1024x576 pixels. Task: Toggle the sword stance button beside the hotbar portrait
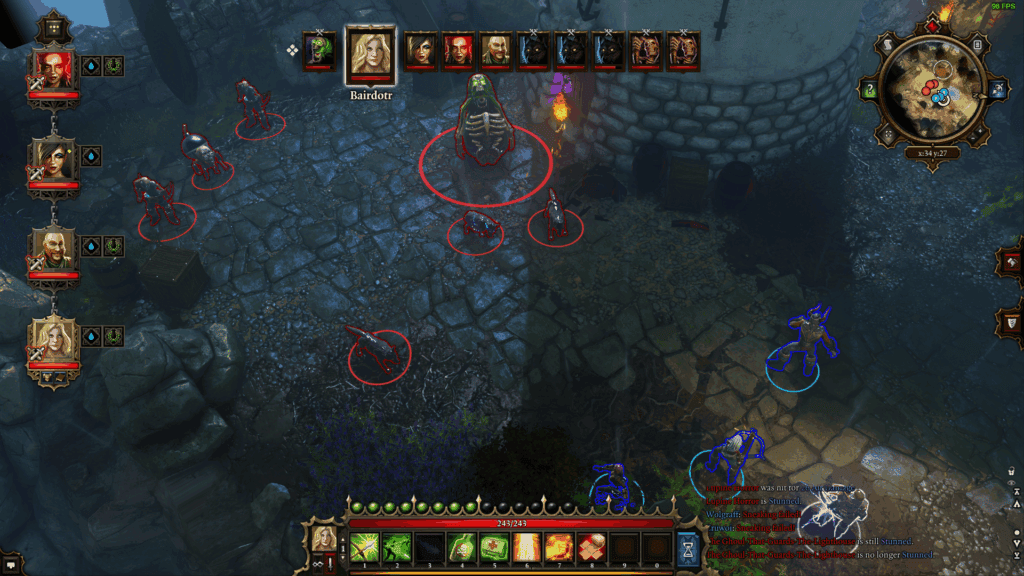point(329,563)
